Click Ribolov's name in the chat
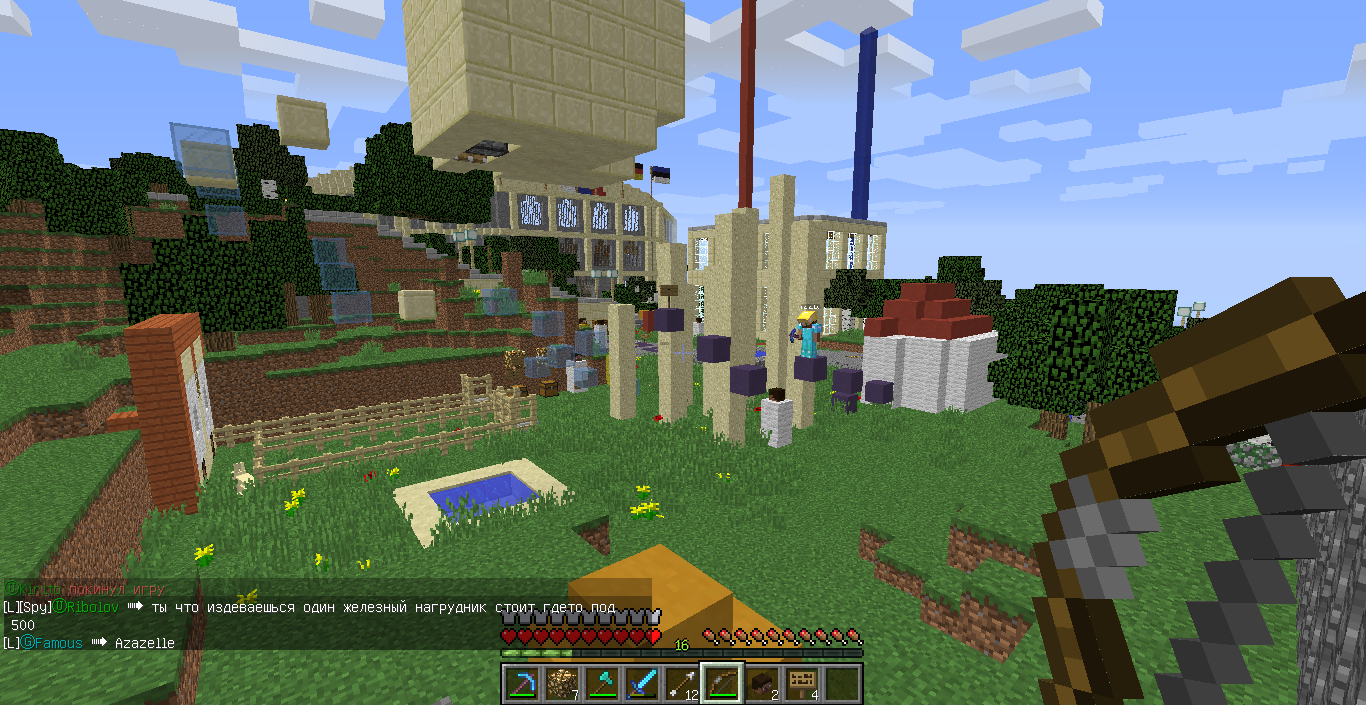The image size is (1366, 705). 93,607
